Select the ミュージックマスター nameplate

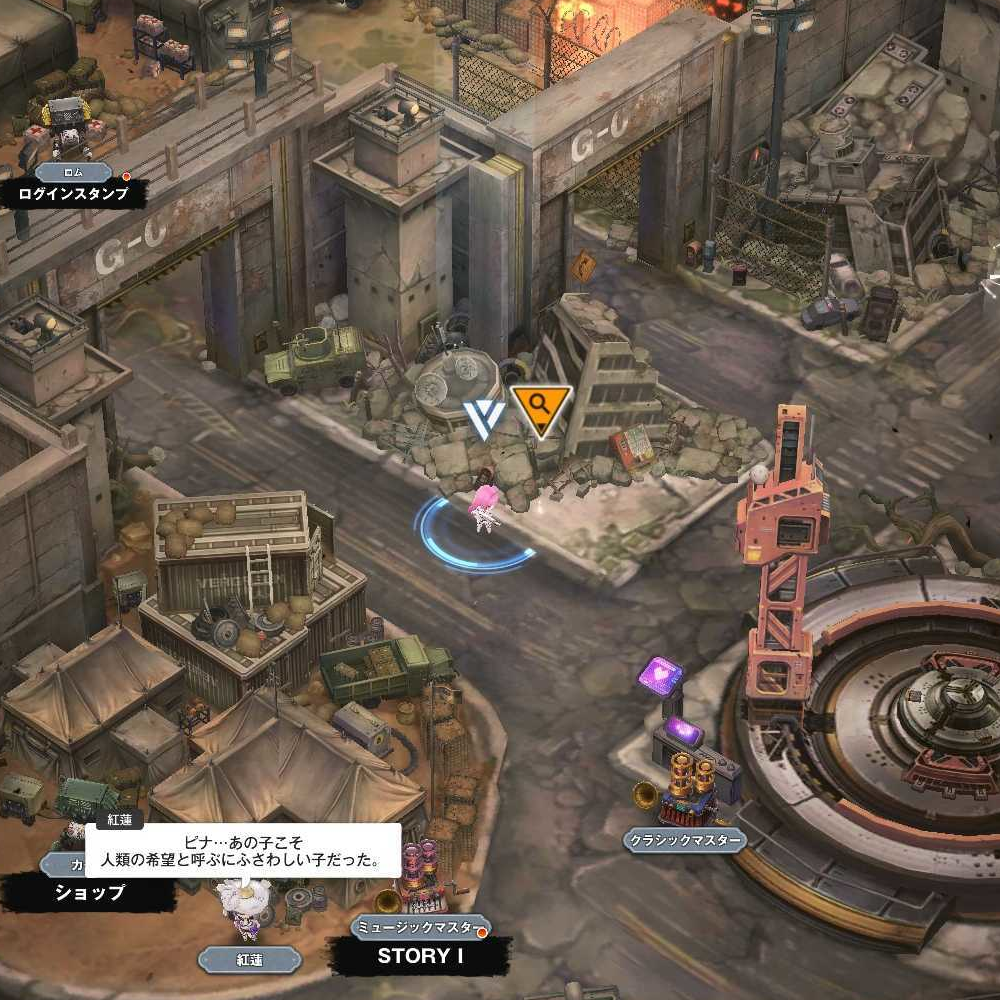pos(420,927)
